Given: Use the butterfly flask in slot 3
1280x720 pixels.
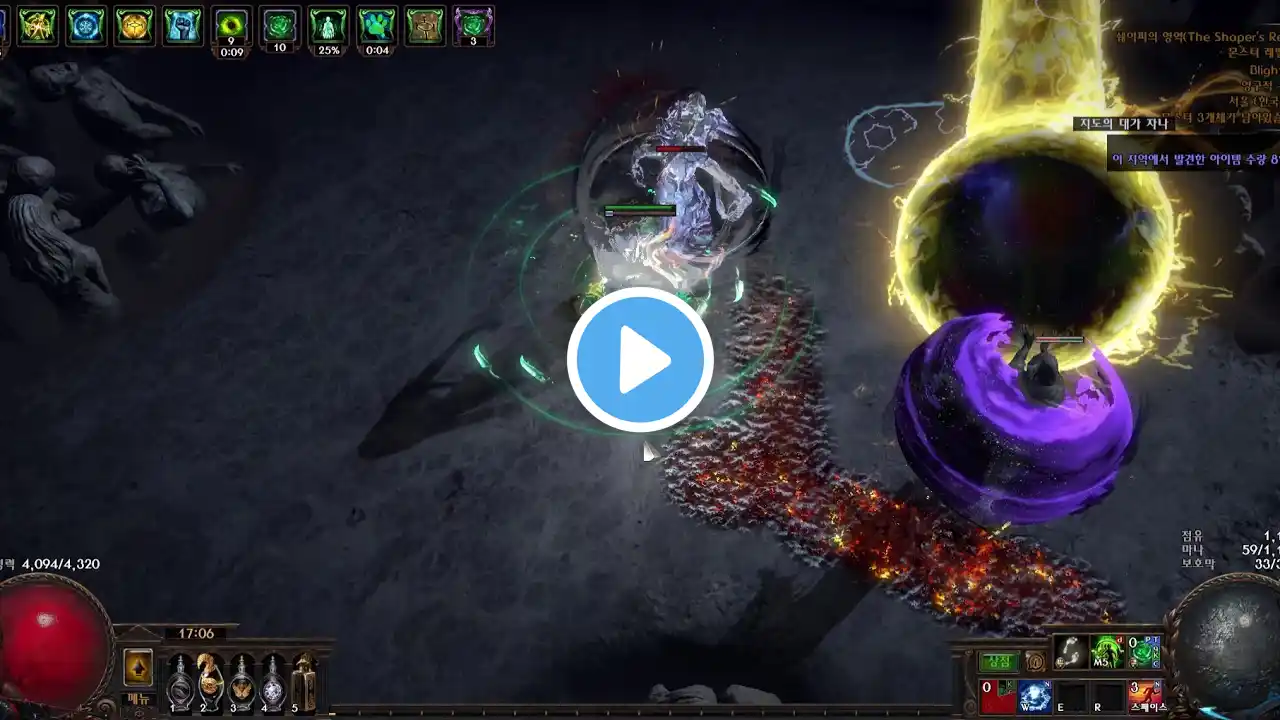Looking at the screenshot, I should coord(242,683).
